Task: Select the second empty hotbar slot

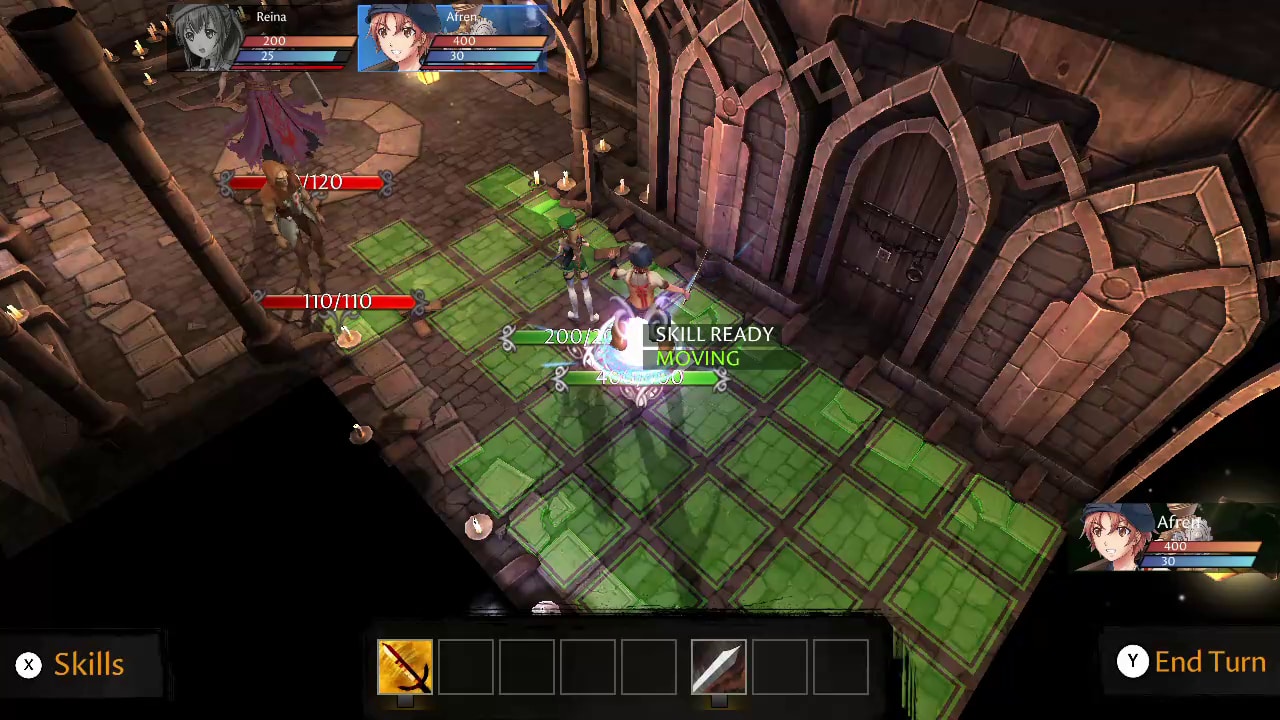Action: [466, 666]
